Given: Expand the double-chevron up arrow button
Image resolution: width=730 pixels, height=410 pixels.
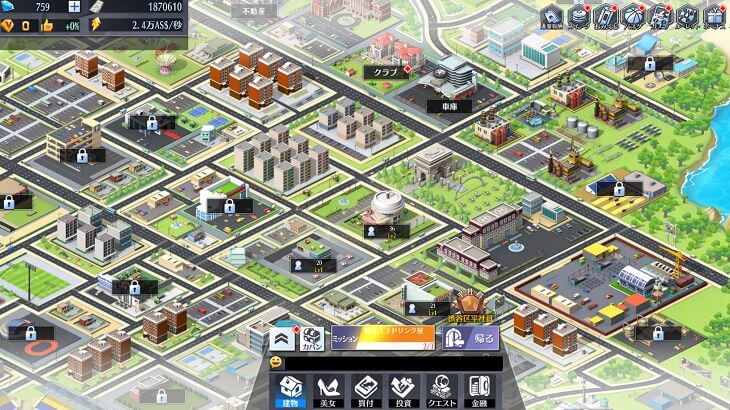Looking at the screenshot, I should [x=281, y=338].
